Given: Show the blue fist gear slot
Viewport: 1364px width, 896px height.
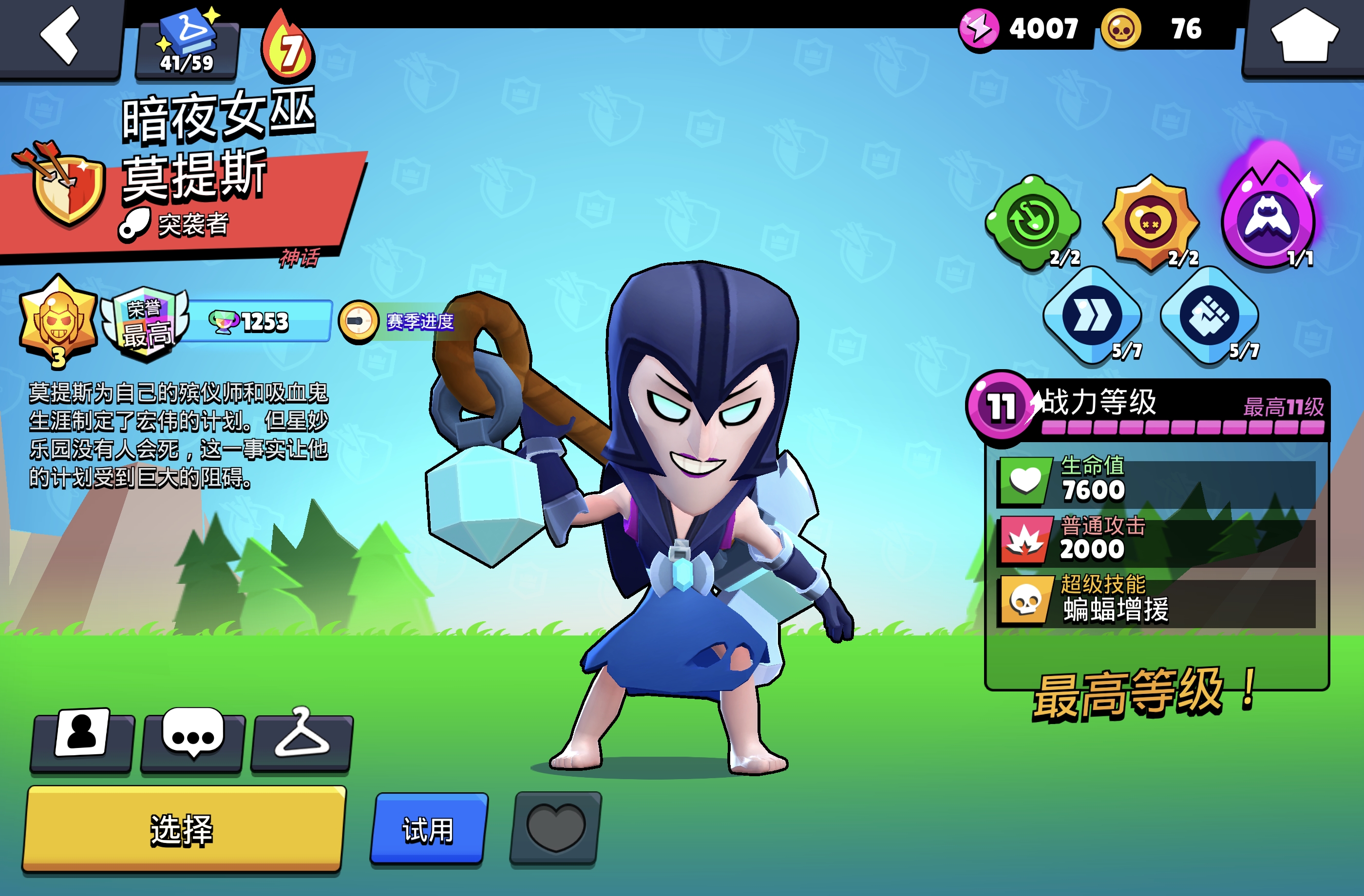Looking at the screenshot, I should tap(1209, 316).
